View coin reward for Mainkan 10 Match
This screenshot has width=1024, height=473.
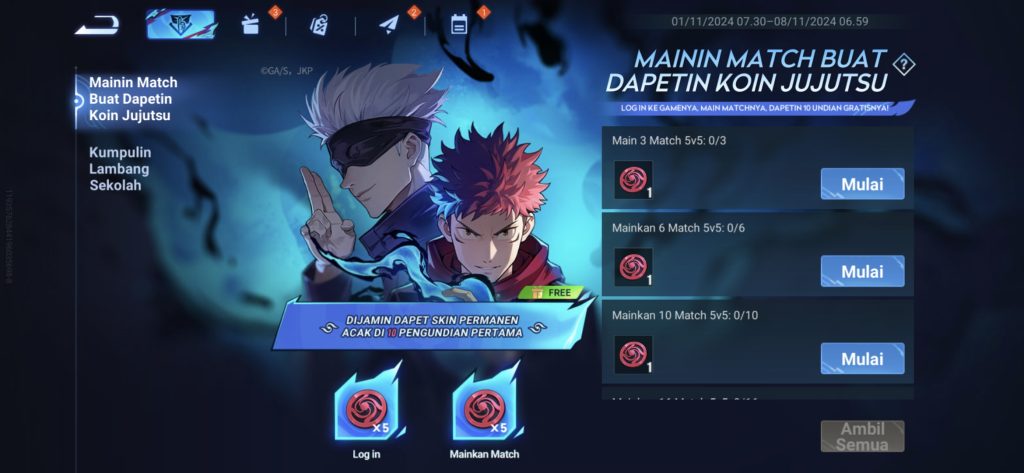coord(633,354)
